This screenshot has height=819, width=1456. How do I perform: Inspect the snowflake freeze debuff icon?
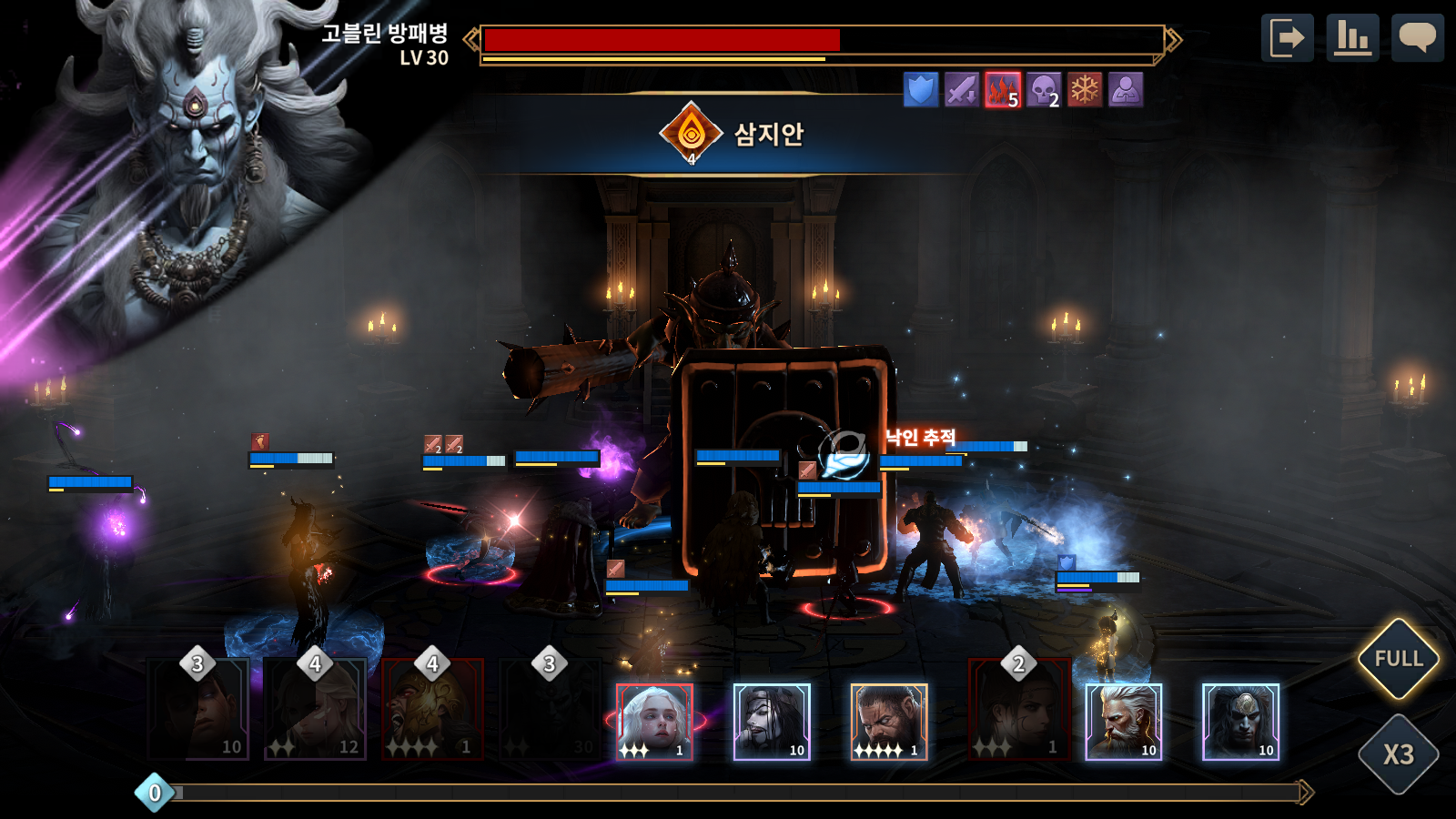pos(1085,90)
